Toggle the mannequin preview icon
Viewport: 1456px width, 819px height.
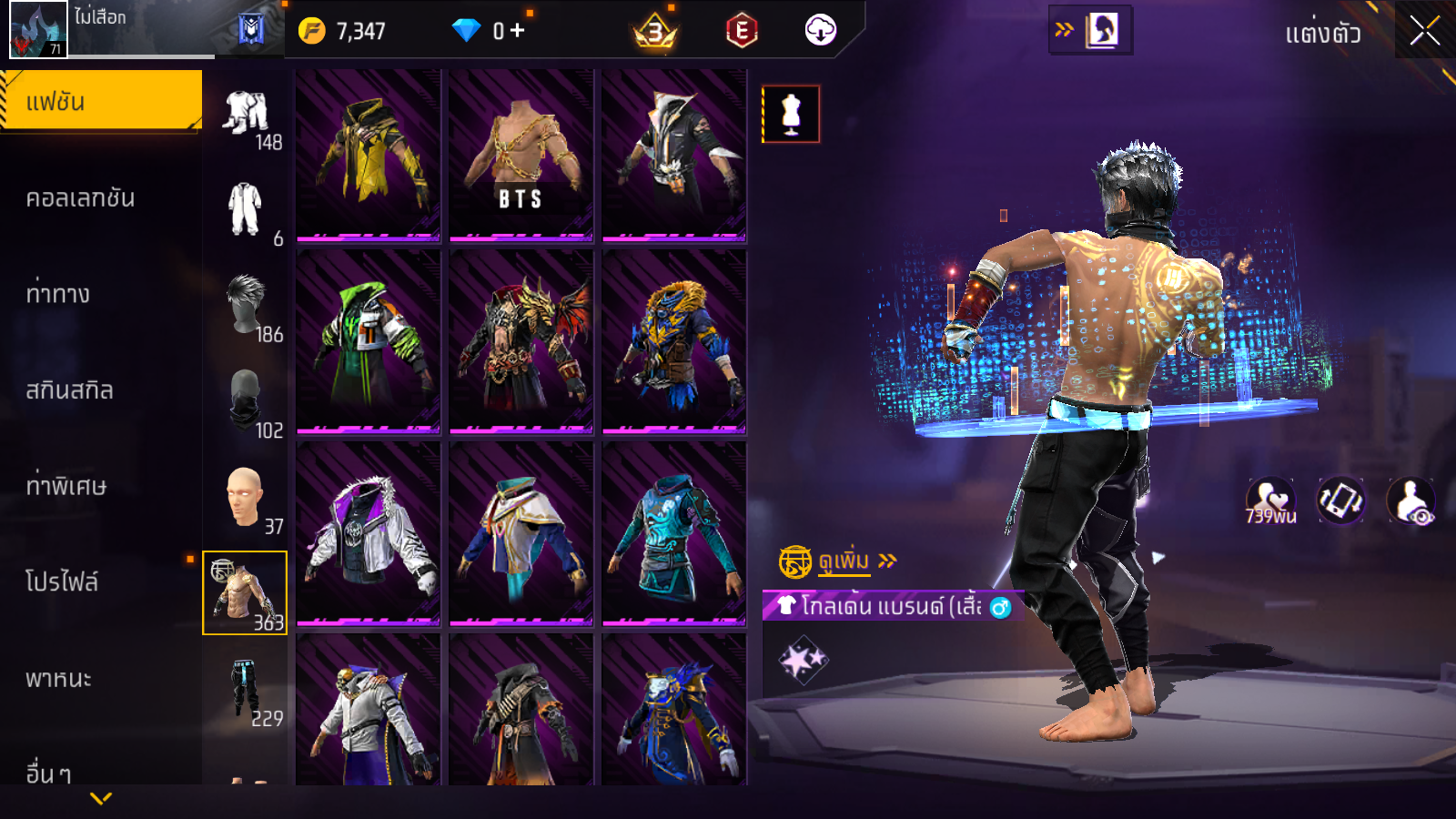pyautogui.click(x=791, y=115)
